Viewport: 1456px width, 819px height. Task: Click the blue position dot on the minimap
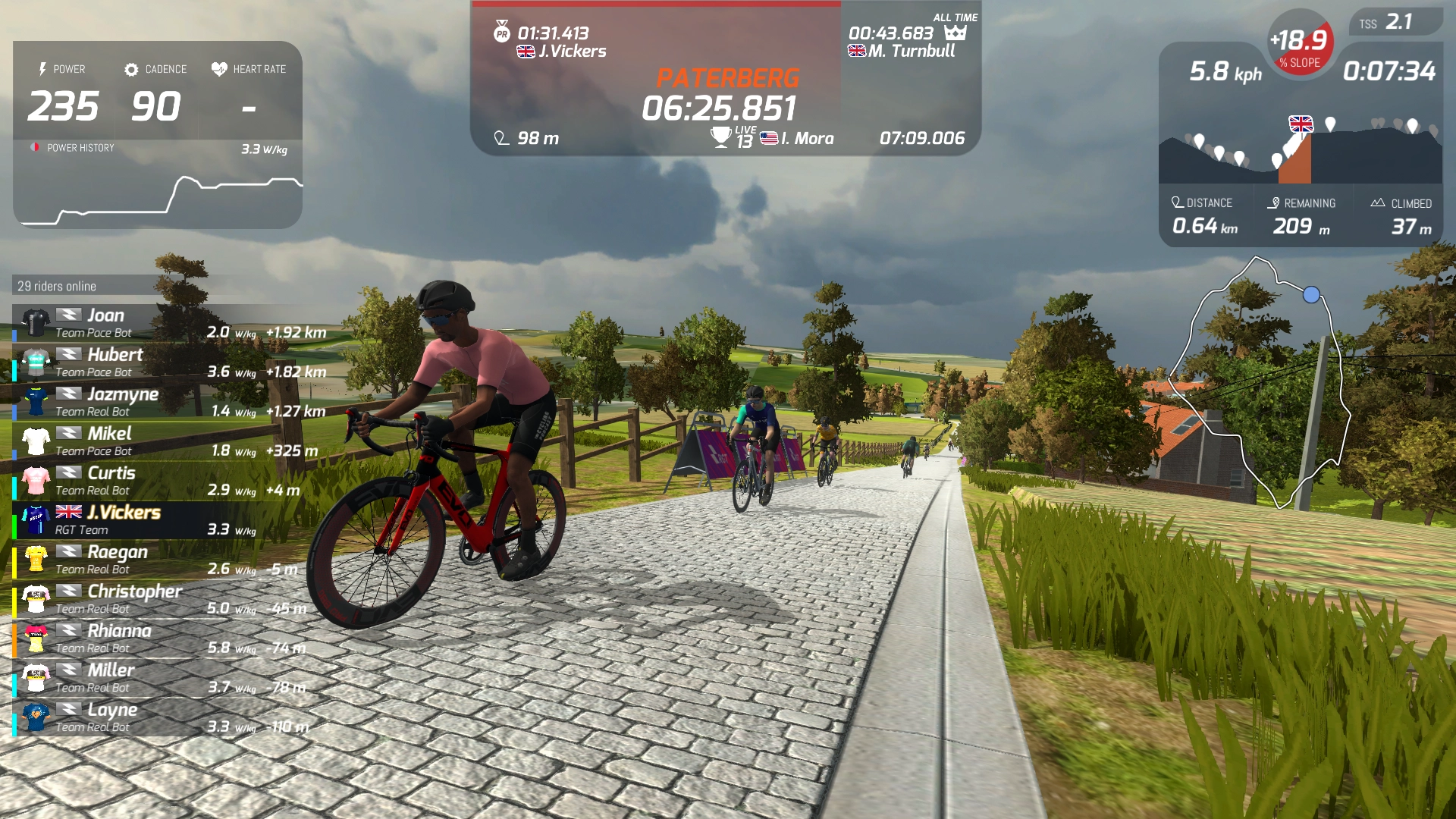(x=1311, y=295)
